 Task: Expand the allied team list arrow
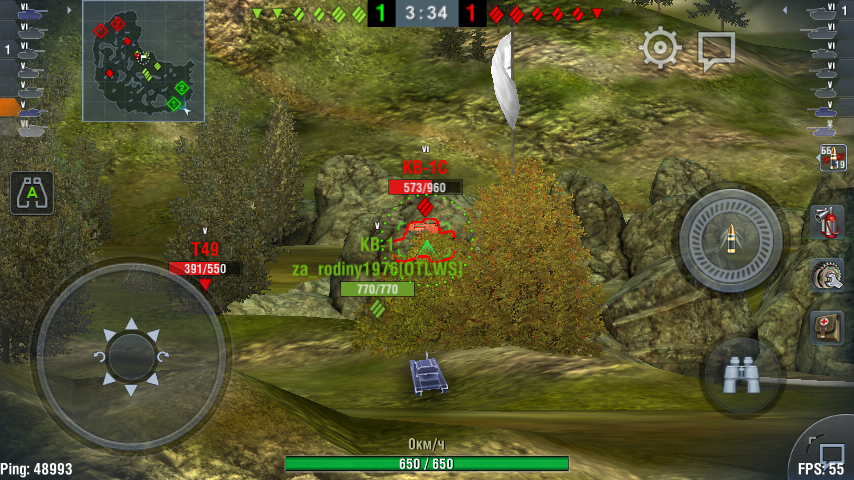click(68, 9)
